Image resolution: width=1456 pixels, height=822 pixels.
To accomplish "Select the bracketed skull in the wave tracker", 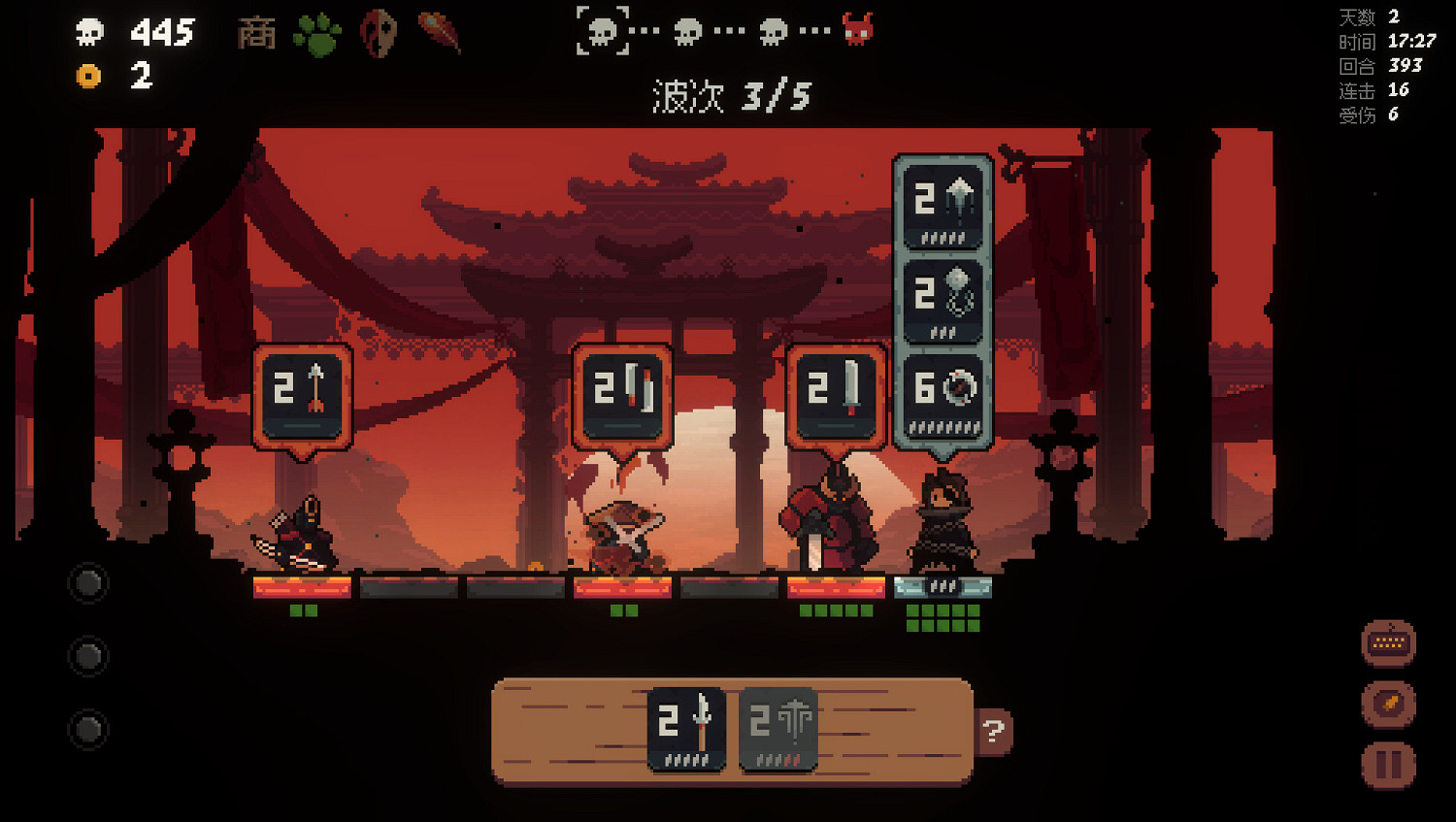I will click(605, 30).
